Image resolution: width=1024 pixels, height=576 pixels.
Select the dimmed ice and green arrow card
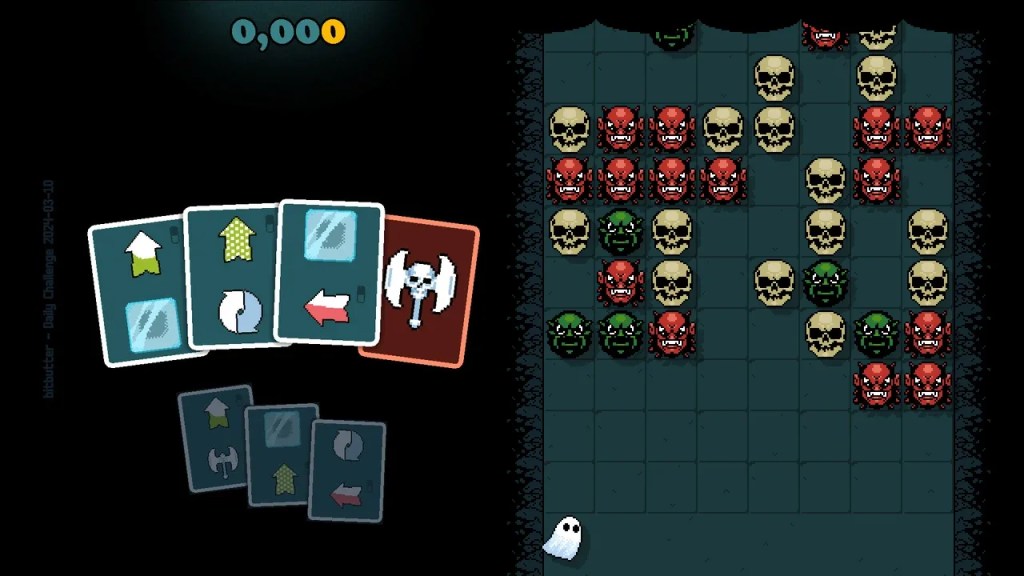point(280,455)
